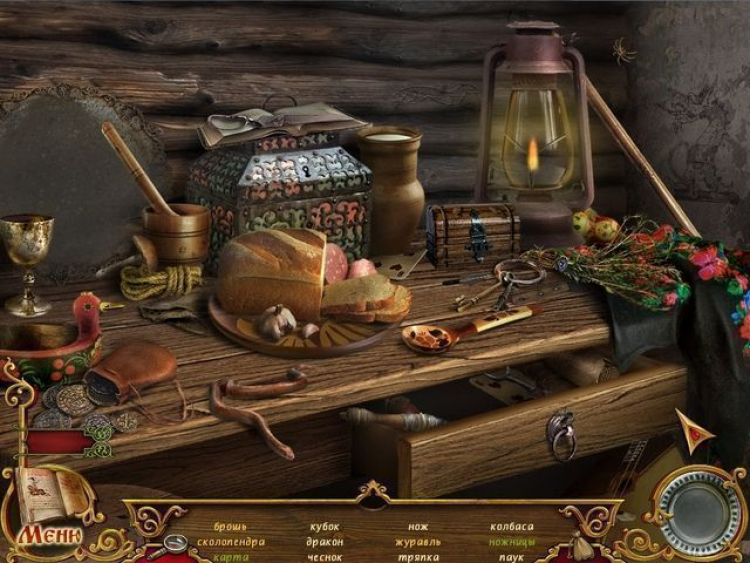Screen dimensions: 750x563
Task: Select the word колбаса in the list
Action: coord(511,527)
